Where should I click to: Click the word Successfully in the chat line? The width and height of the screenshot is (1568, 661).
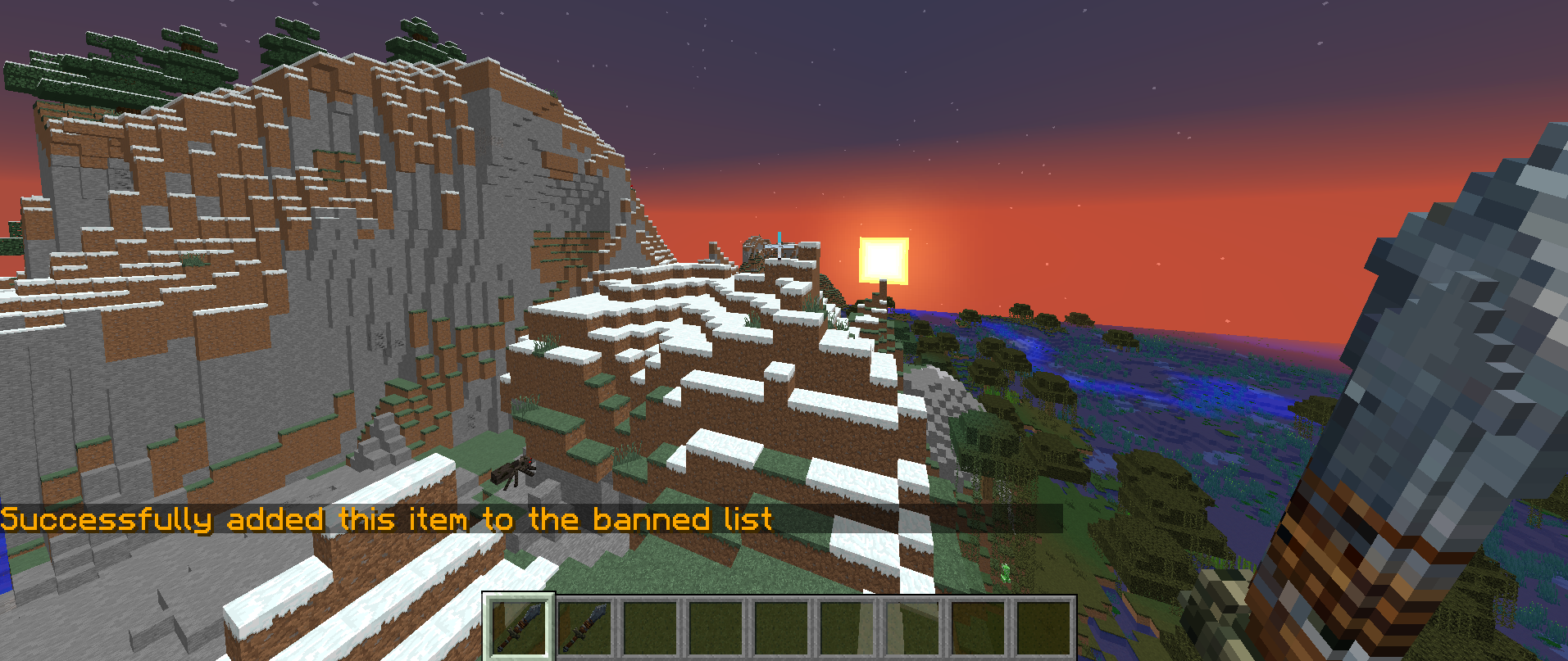pyautogui.click(x=107, y=518)
